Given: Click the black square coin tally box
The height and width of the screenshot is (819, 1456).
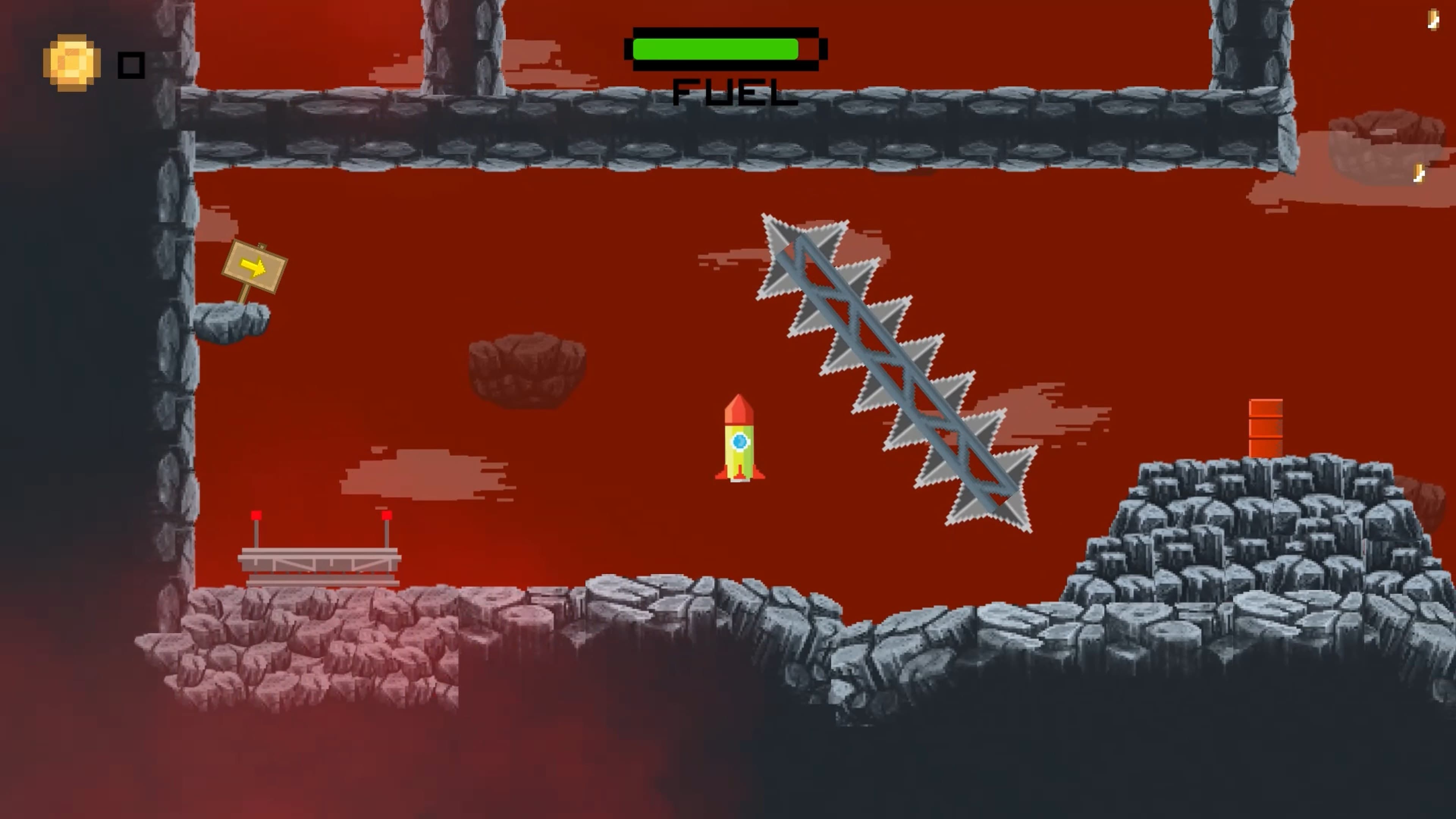Looking at the screenshot, I should point(131,65).
